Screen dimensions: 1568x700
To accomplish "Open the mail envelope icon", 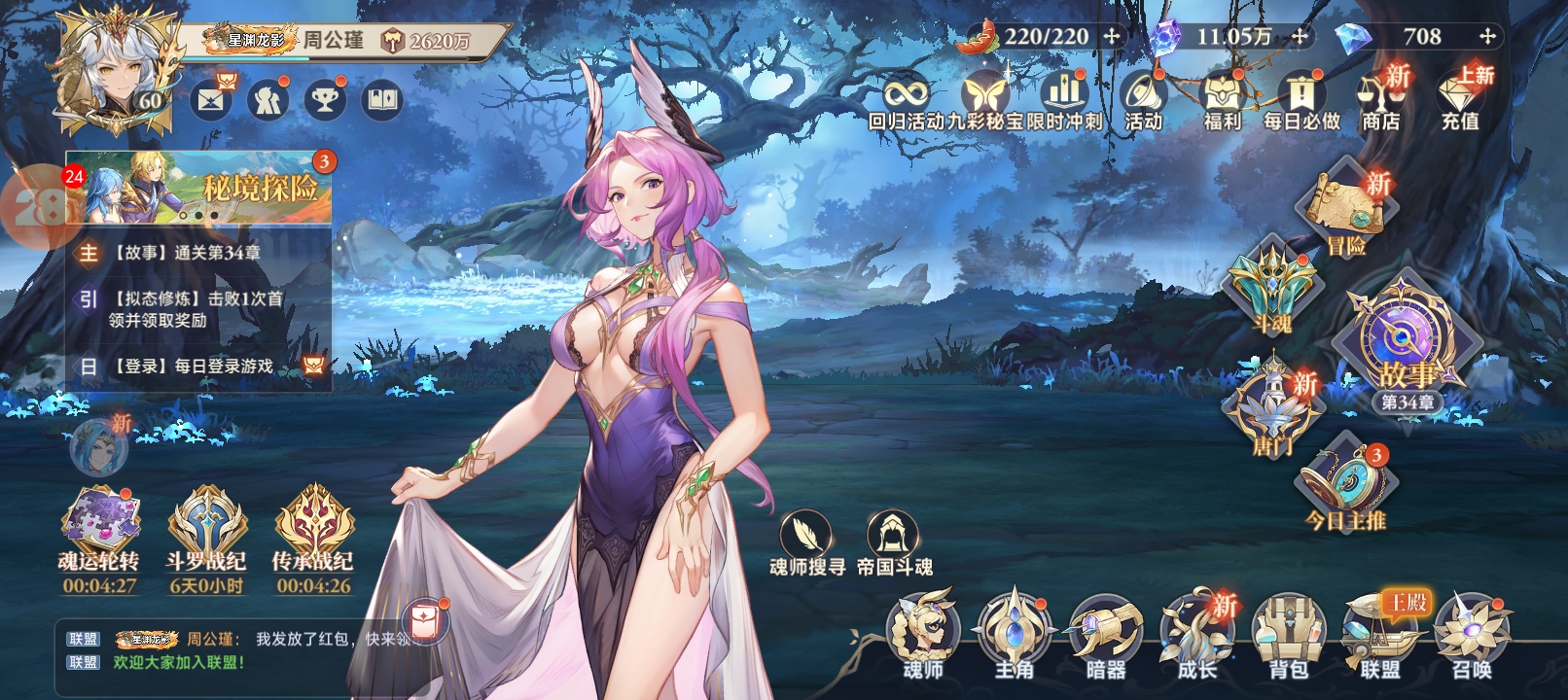I will [x=211, y=99].
